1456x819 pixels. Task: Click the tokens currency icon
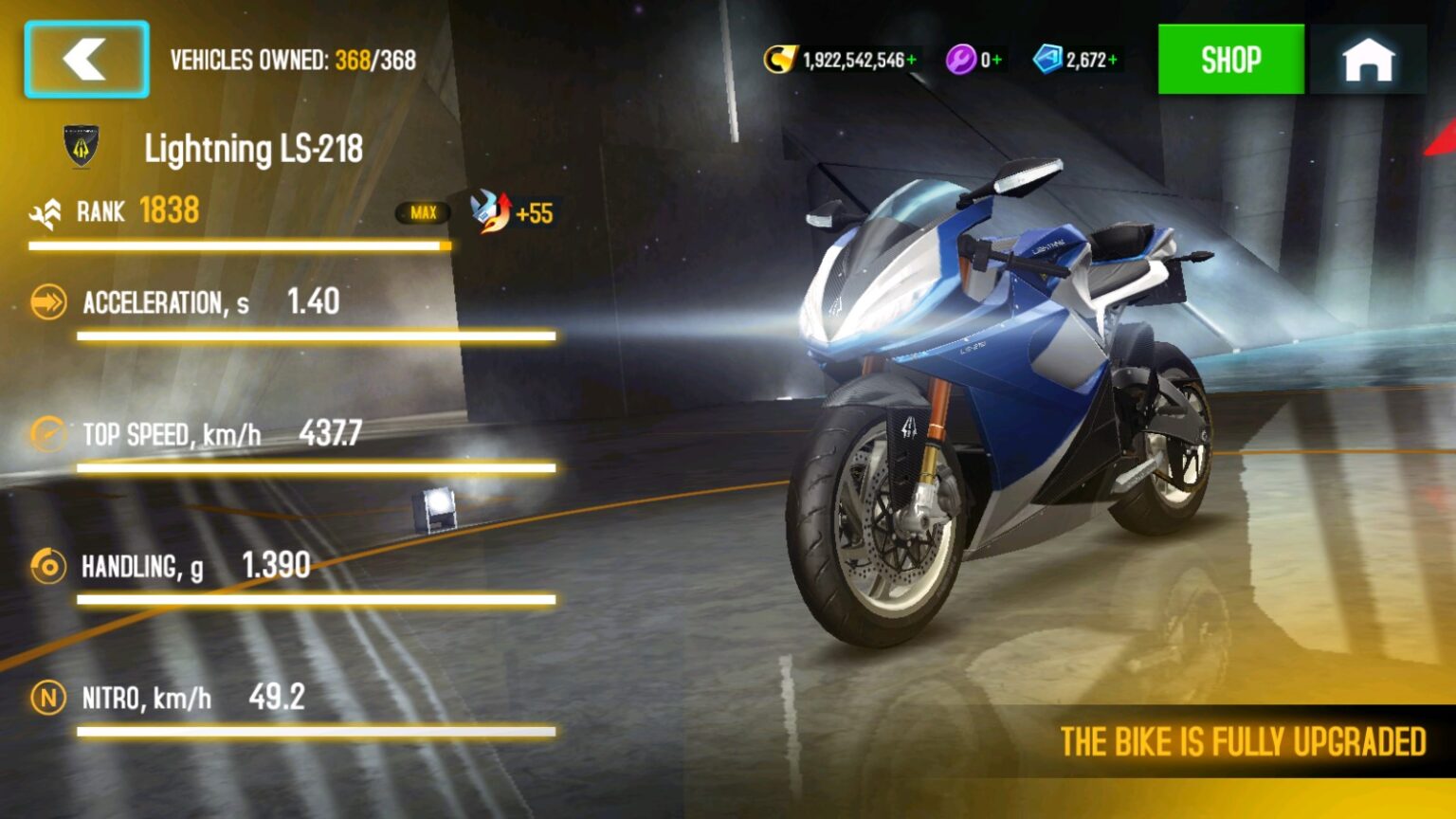coord(960,59)
